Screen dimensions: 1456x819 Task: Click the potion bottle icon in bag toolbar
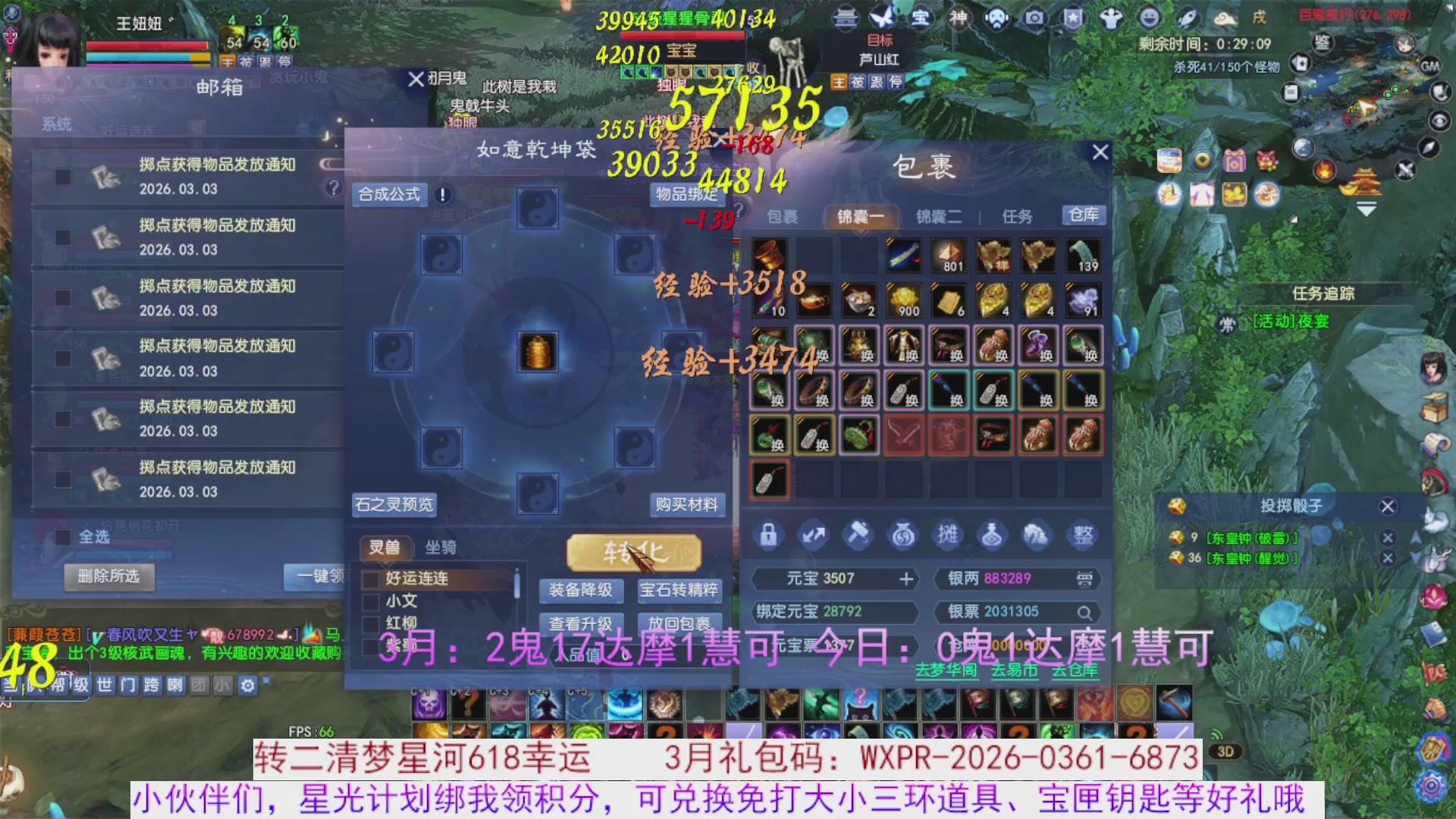pos(993,535)
